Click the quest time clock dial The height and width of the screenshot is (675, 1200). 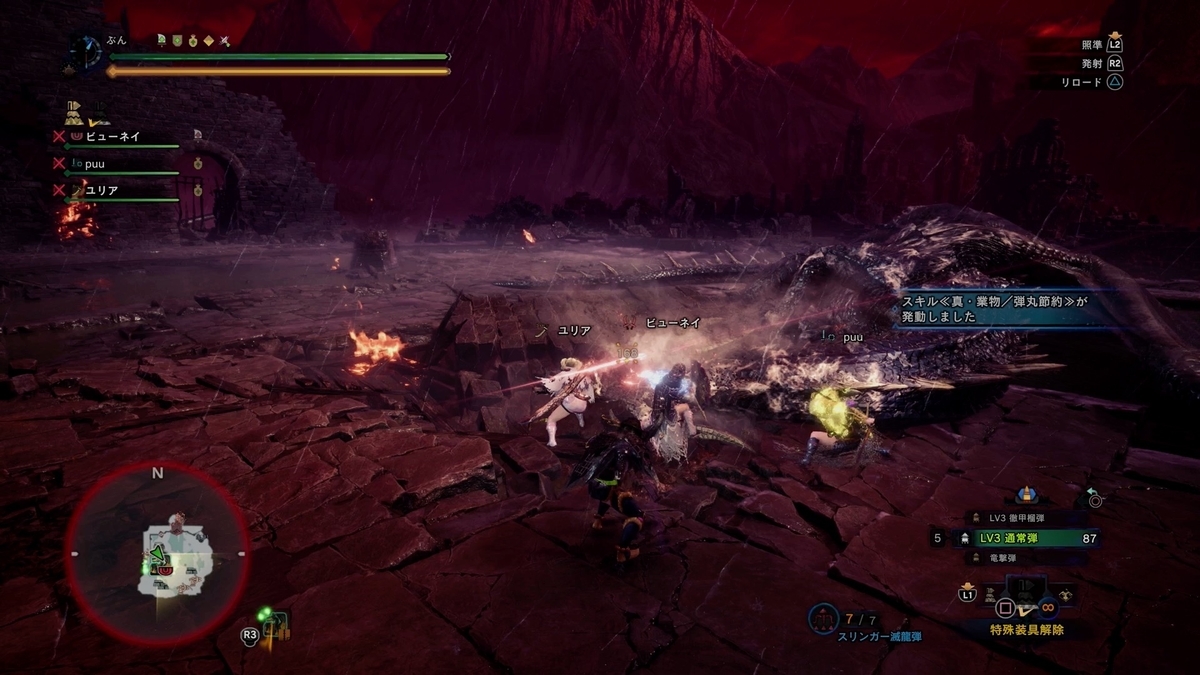[x=87, y=53]
